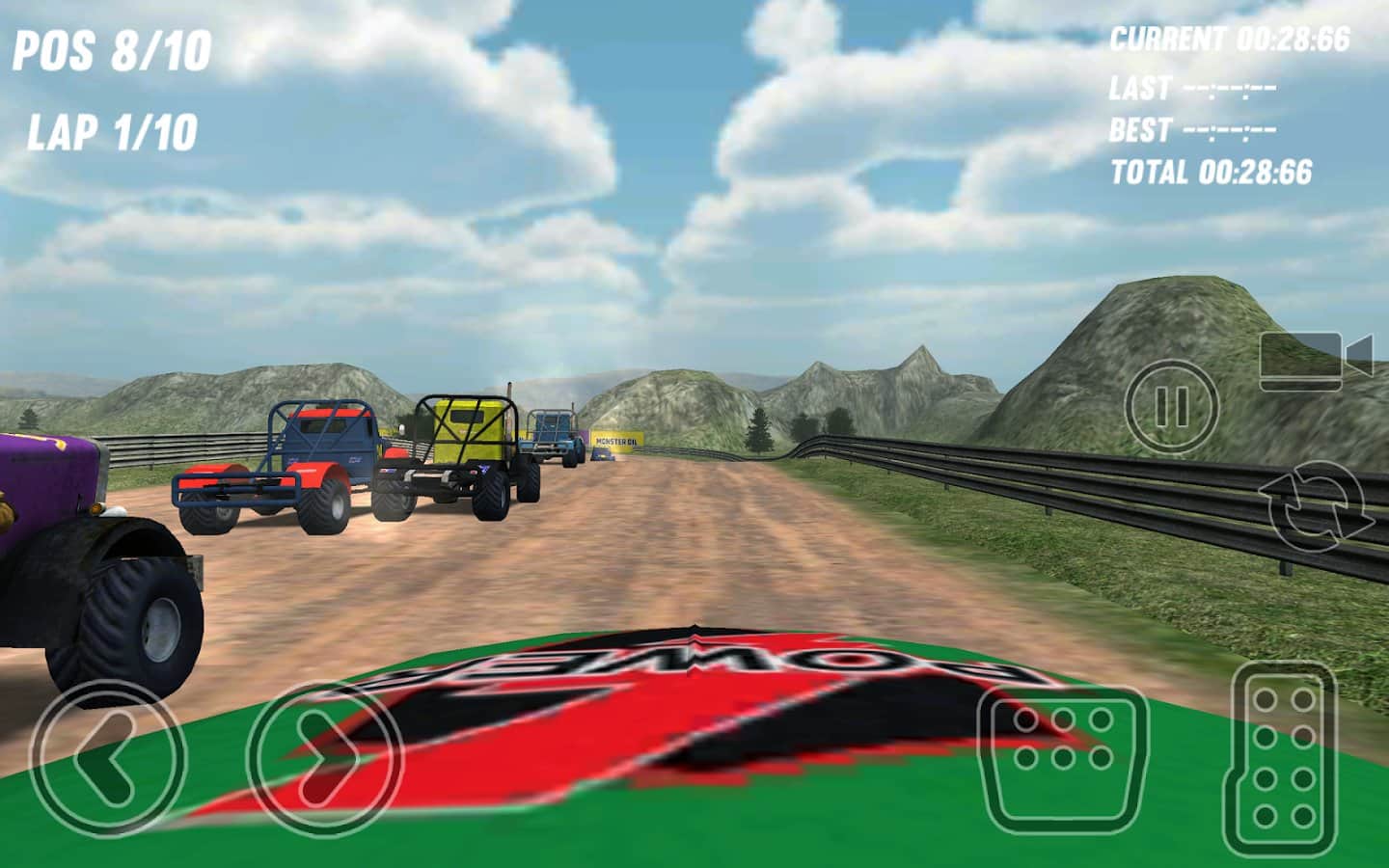Pause the race
Screen dimensions: 1389x868
pos(1172,408)
